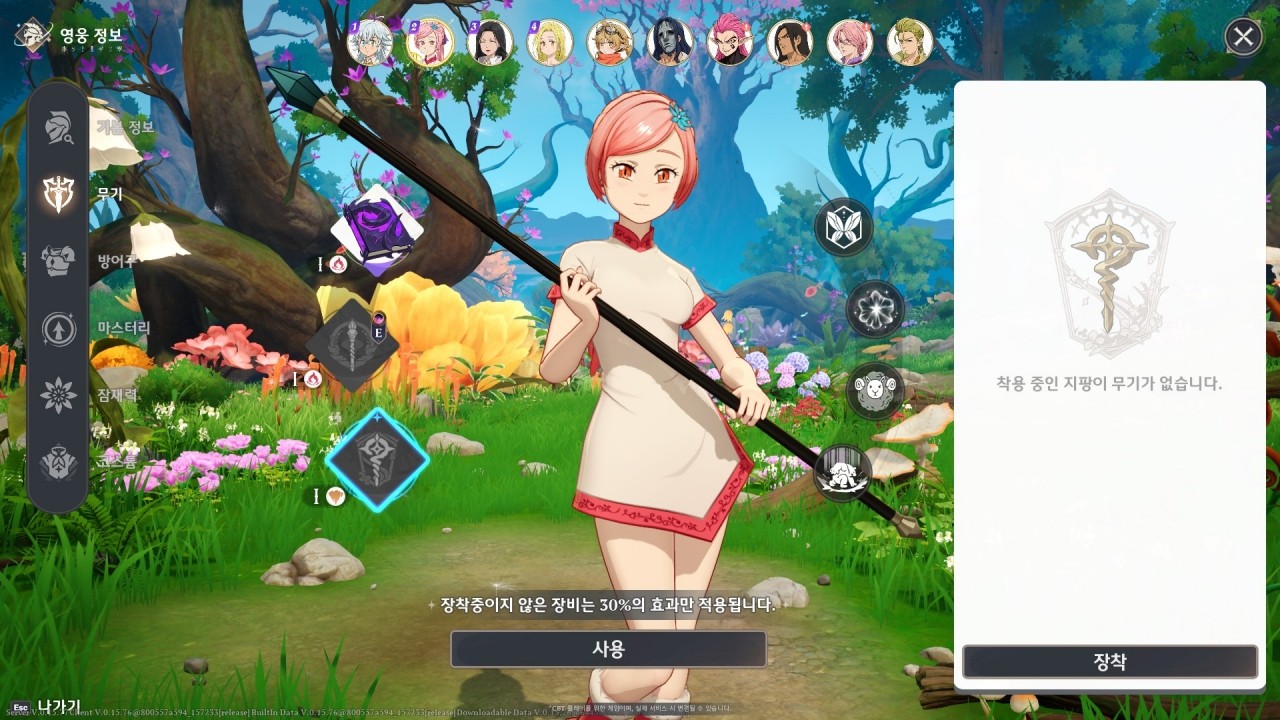Viewport: 1280px width, 720px height.
Task: Select the 무기 sword emblem icon
Action: click(57, 193)
